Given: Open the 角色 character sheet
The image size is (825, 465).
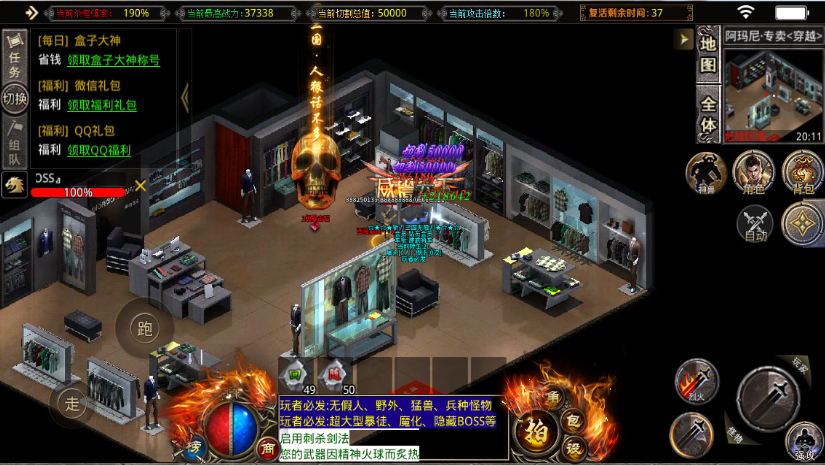Looking at the screenshot, I should (753, 172).
